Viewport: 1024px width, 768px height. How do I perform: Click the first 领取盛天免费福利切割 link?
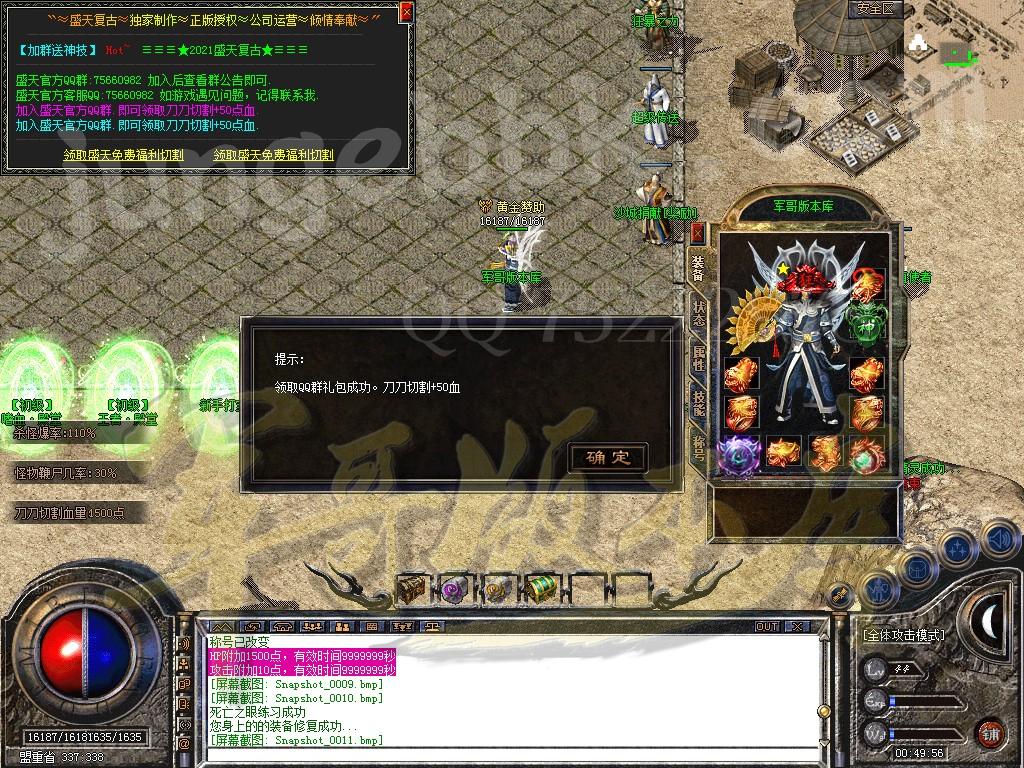[123, 155]
